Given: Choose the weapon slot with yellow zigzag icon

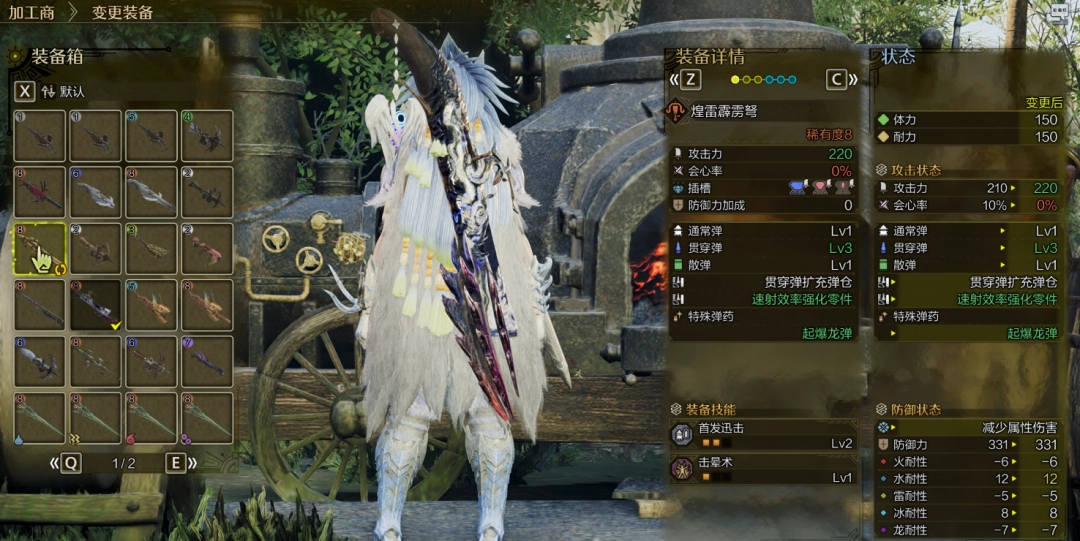Looking at the screenshot, I should tap(96, 418).
